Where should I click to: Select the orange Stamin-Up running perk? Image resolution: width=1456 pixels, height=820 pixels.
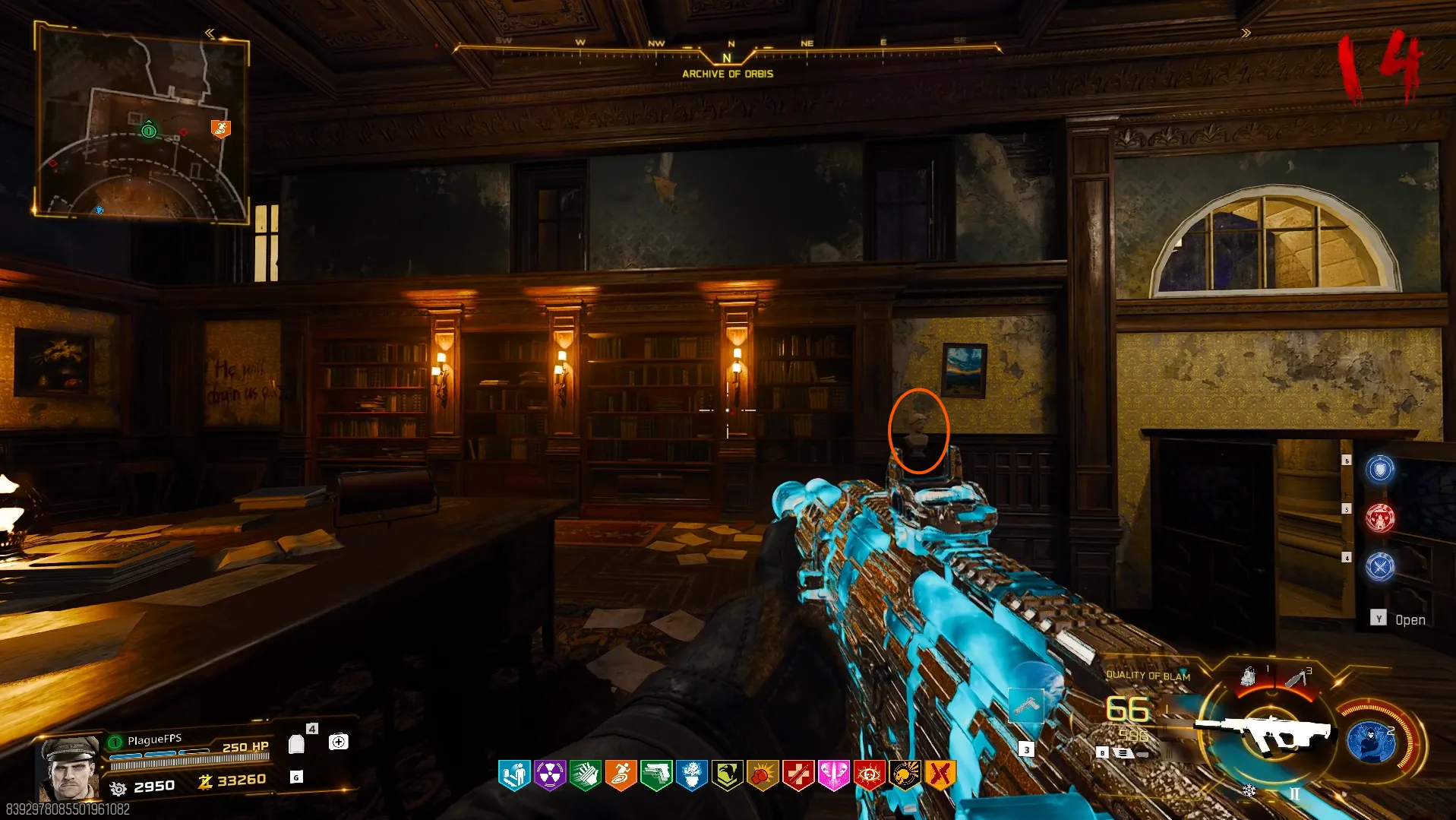621,775
